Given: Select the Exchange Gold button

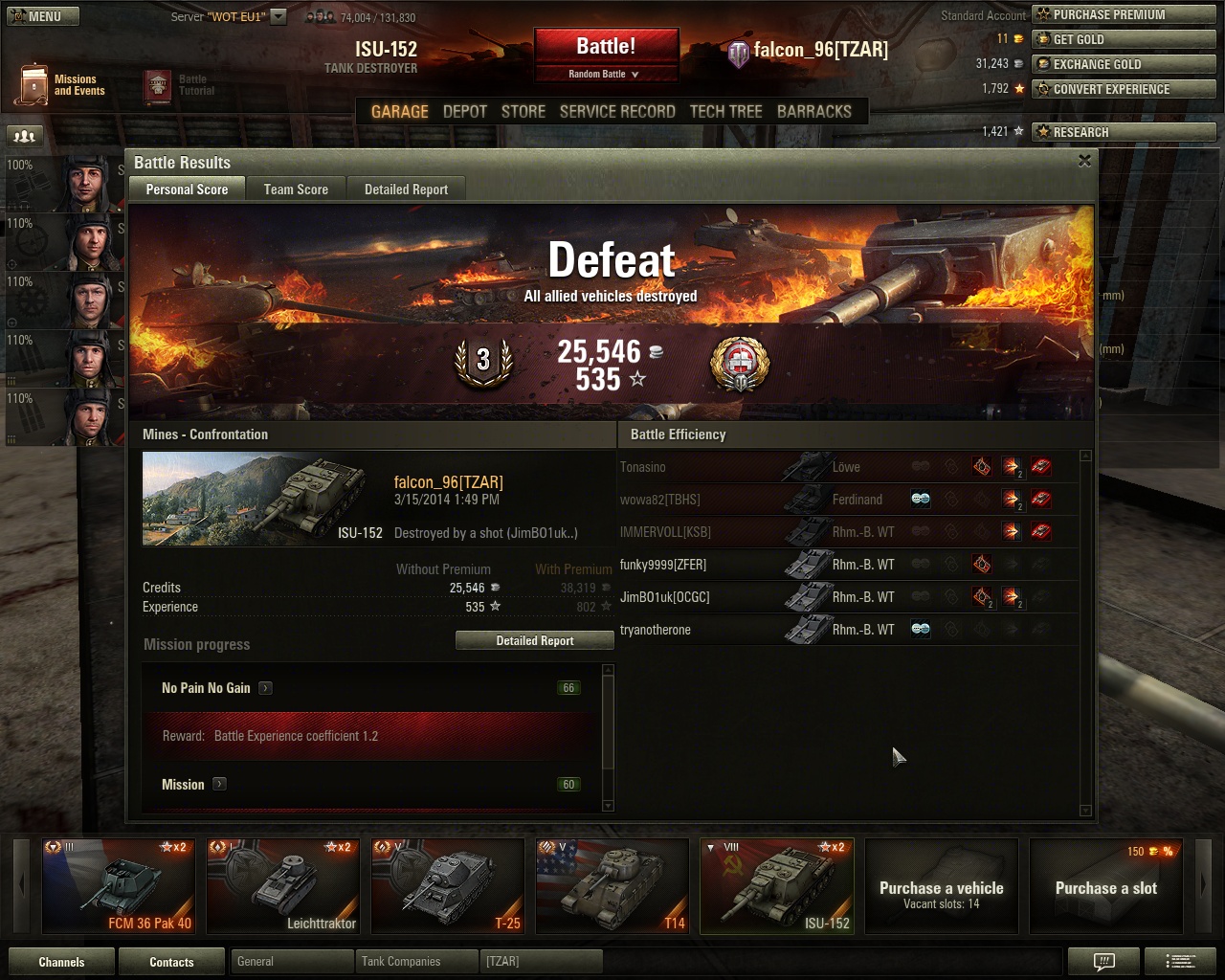Looking at the screenshot, I should point(1124,64).
